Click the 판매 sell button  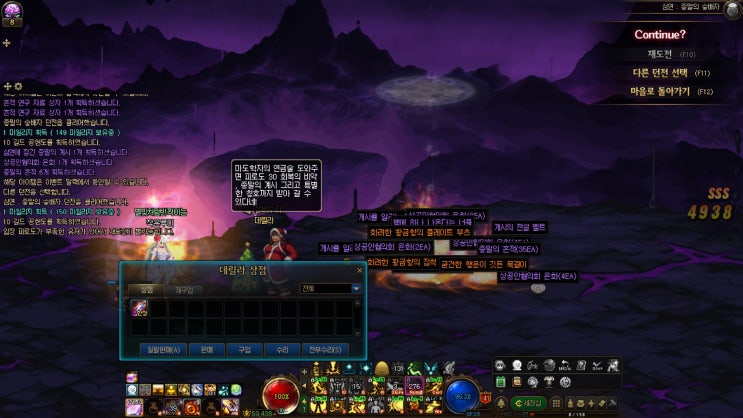tap(206, 349)
